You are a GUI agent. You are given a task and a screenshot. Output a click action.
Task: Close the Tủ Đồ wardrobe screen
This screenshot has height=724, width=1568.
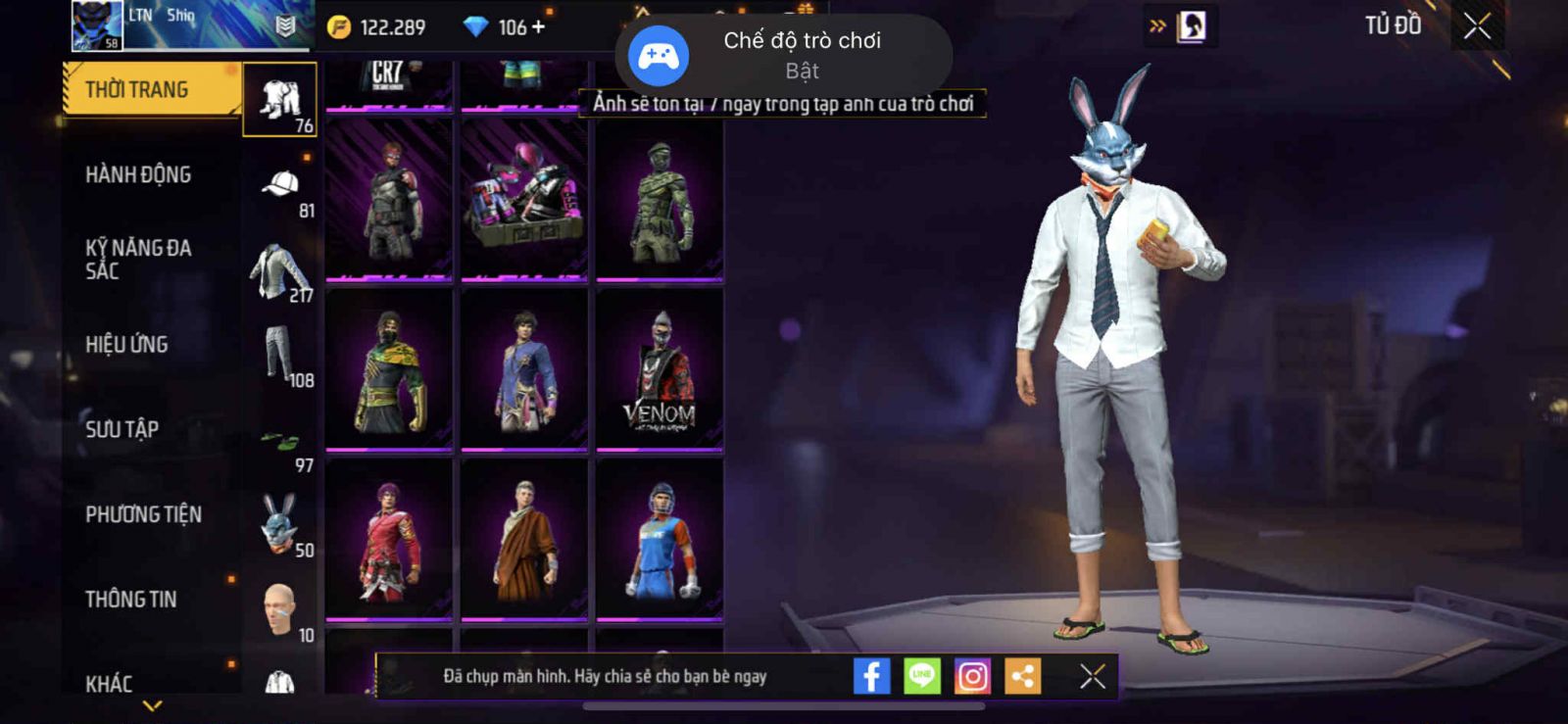[x=1477, y=26]
